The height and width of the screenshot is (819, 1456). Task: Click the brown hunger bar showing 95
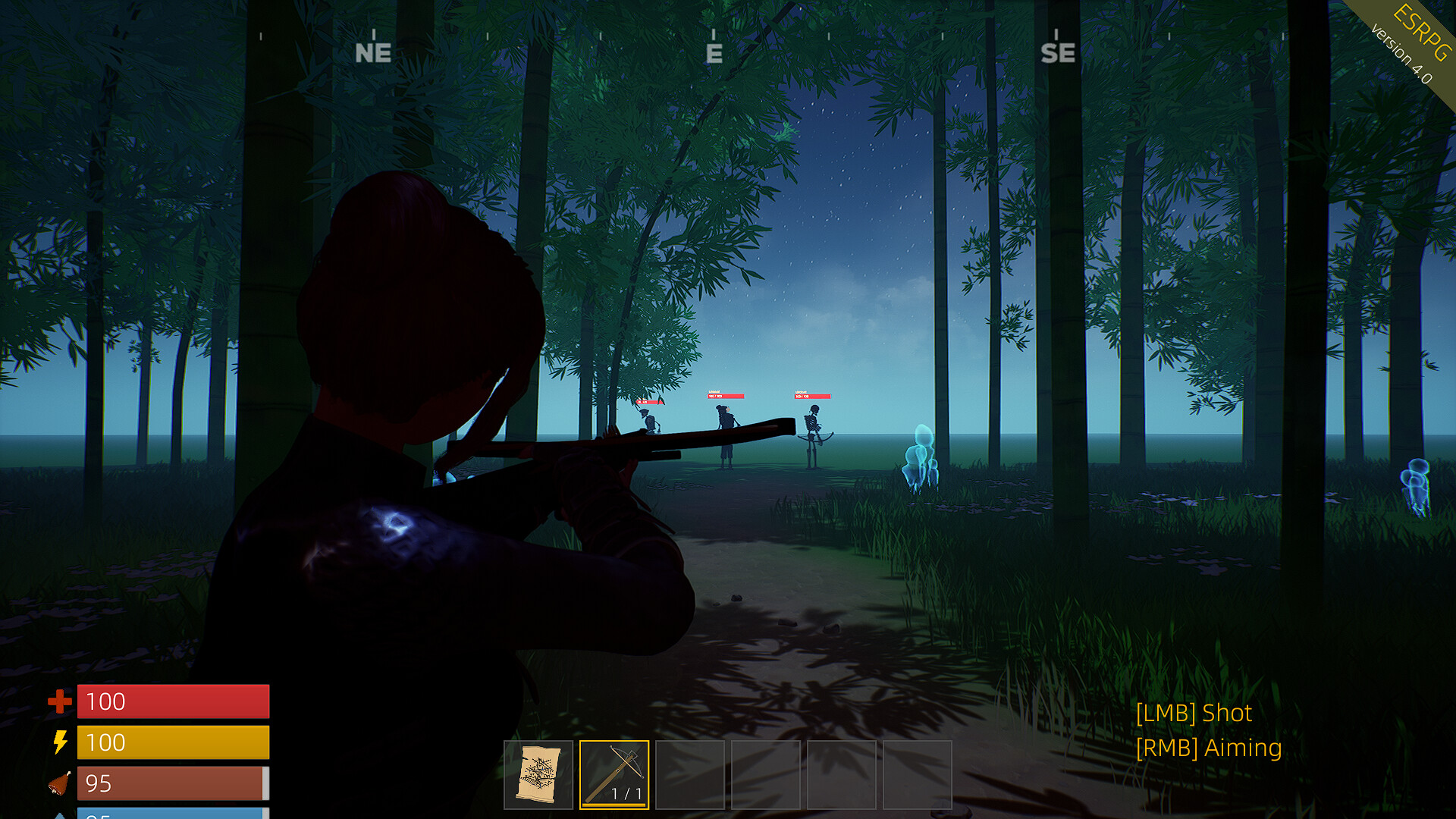[x=173, y=784]
